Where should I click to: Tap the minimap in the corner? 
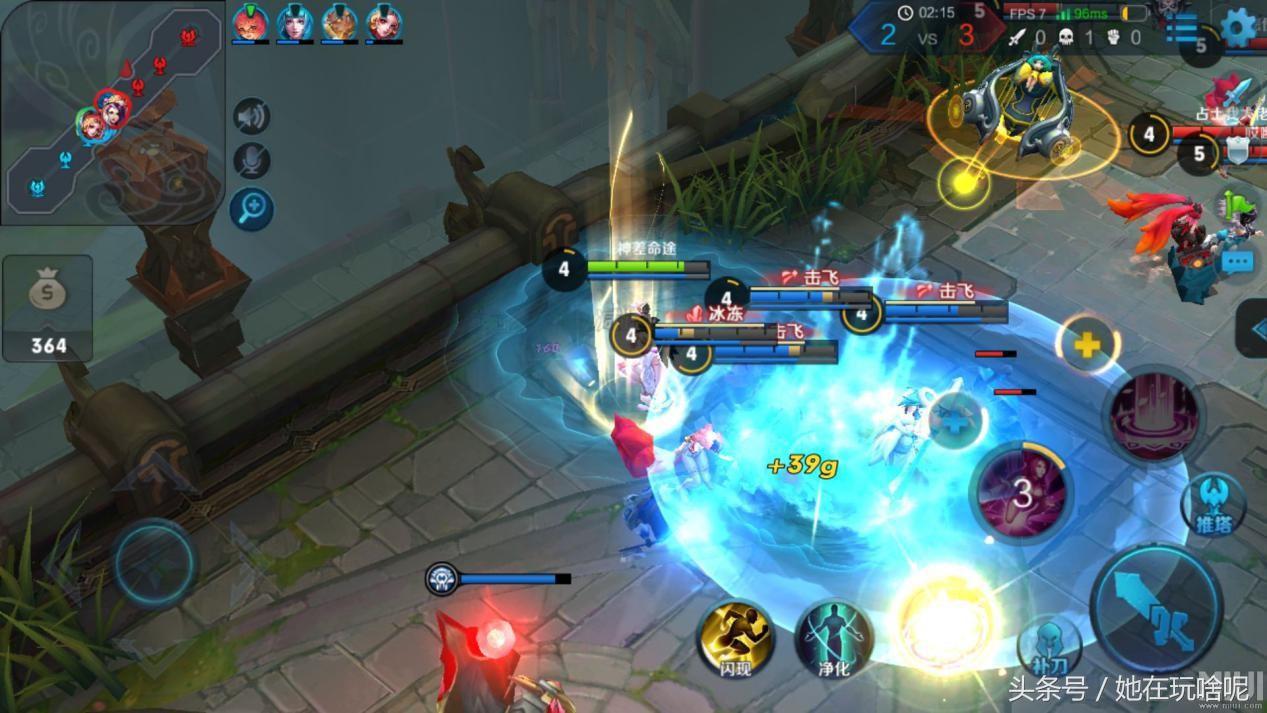click(x=111, y=112)
